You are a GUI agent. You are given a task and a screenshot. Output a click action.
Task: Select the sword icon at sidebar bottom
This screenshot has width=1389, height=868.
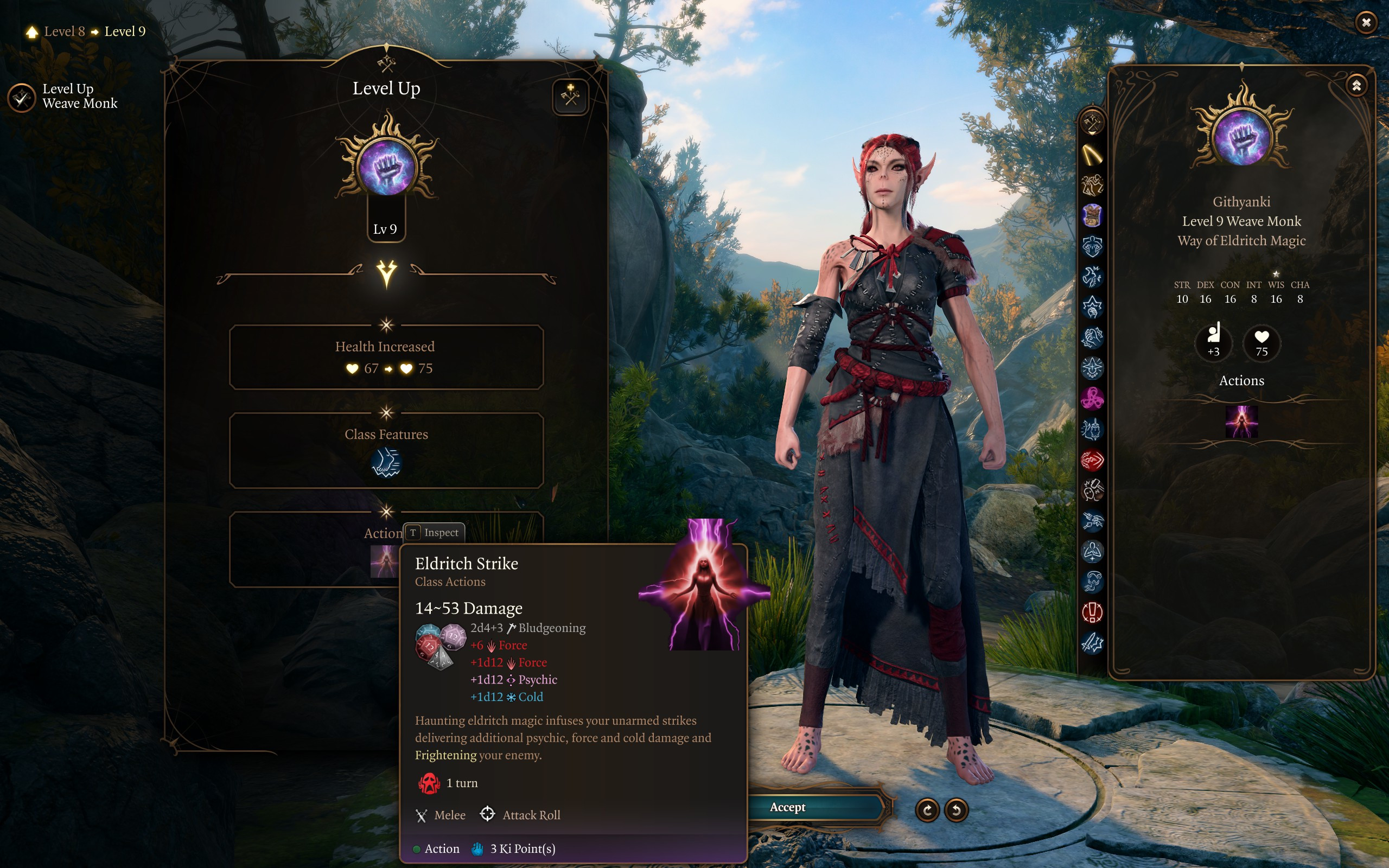(1092, 643)
